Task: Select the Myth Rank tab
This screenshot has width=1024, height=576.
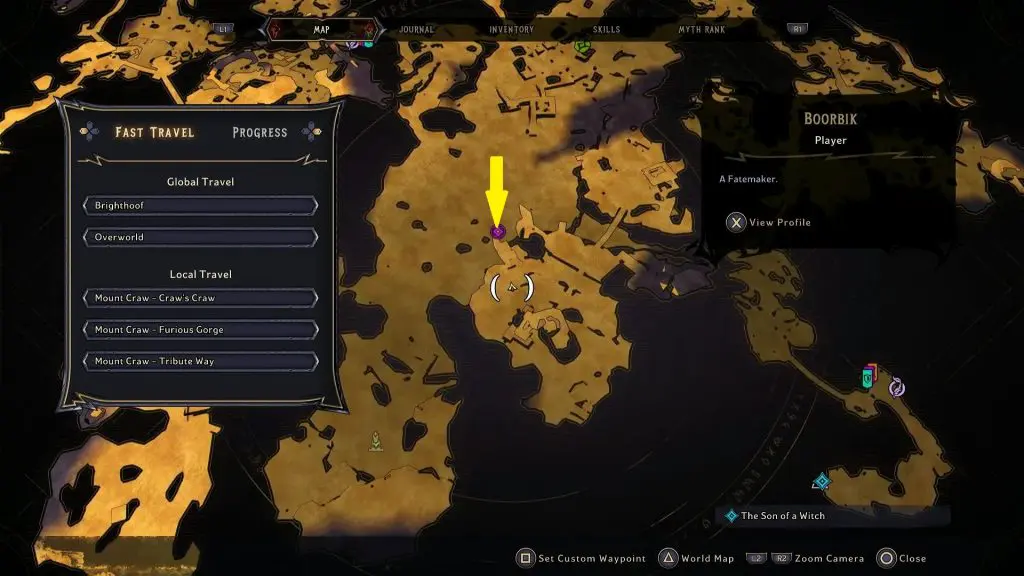Action: point(701,30)
